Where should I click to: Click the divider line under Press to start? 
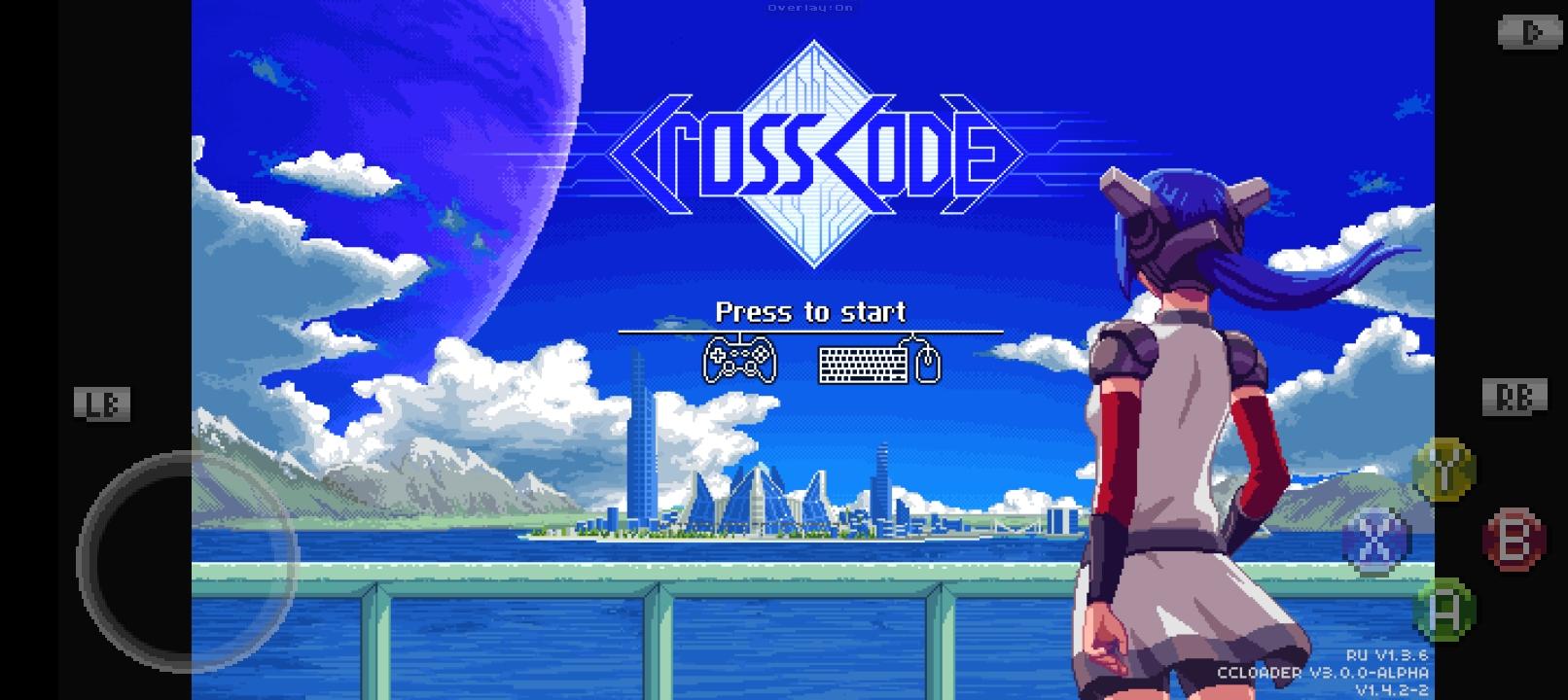(x=810, y=331)
